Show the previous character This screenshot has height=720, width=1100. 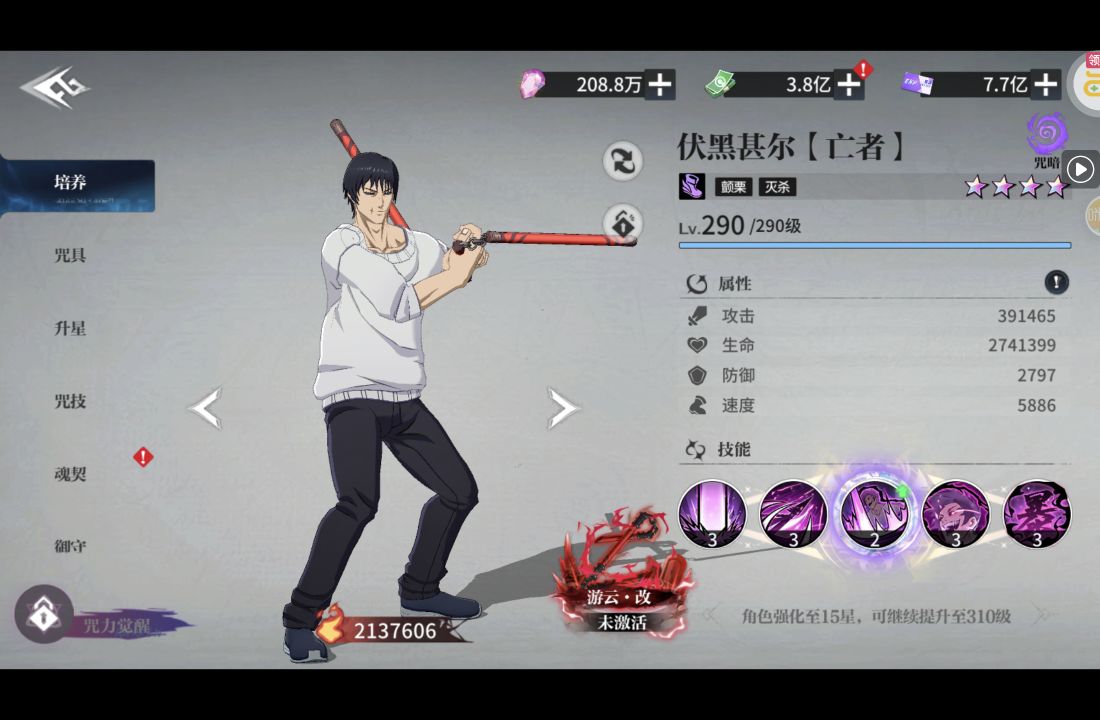(x=206, y=408)
